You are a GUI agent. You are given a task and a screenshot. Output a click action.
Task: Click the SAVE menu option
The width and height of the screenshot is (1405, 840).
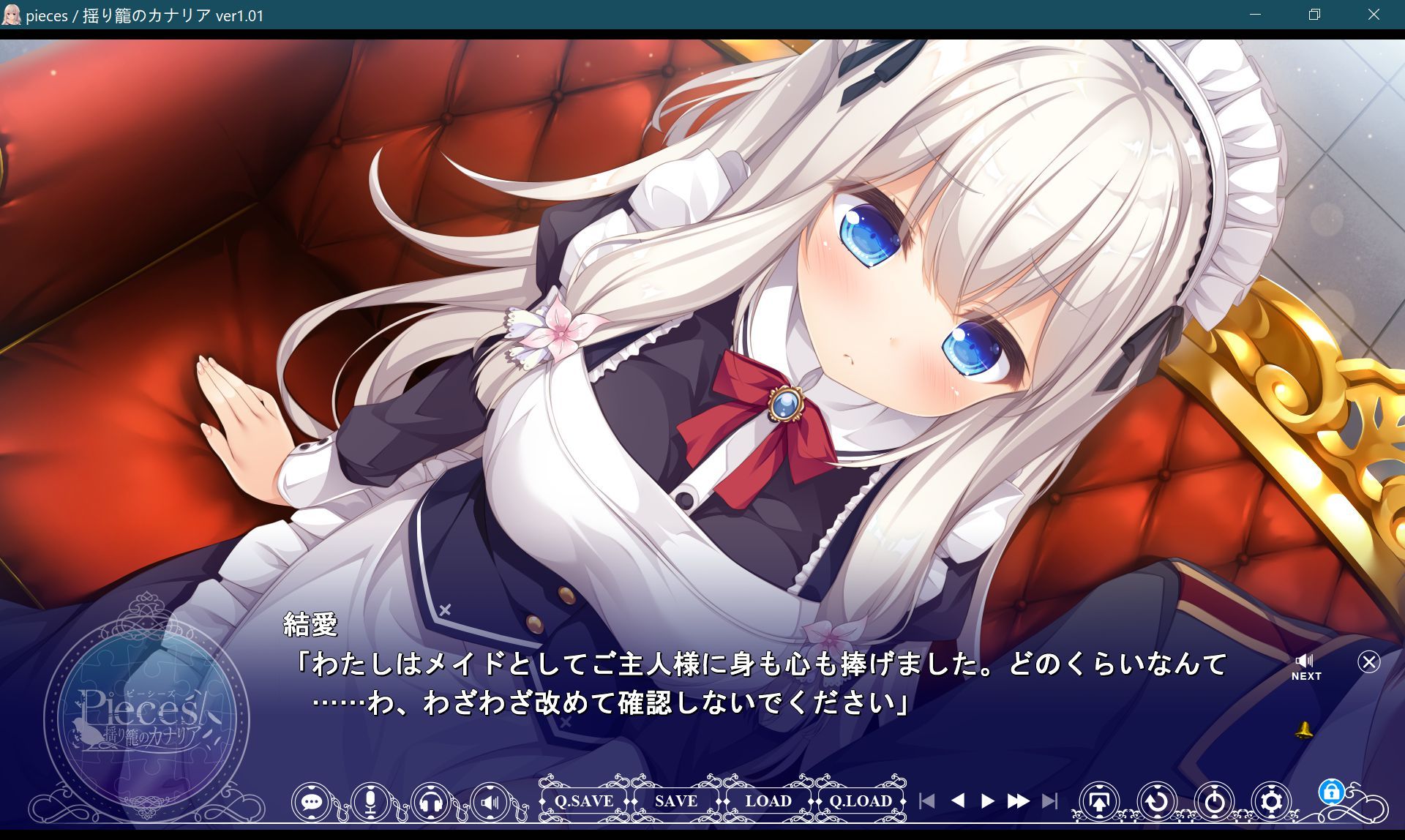tap(674, 801)
